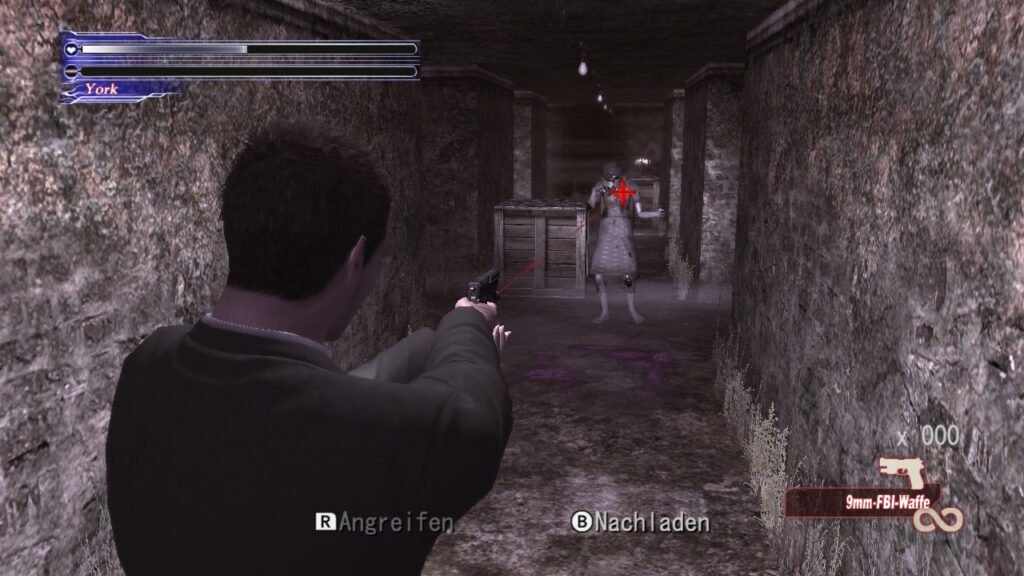Click the York character name tag
The image size is (1024, 576).
click(x=102, y=89)
